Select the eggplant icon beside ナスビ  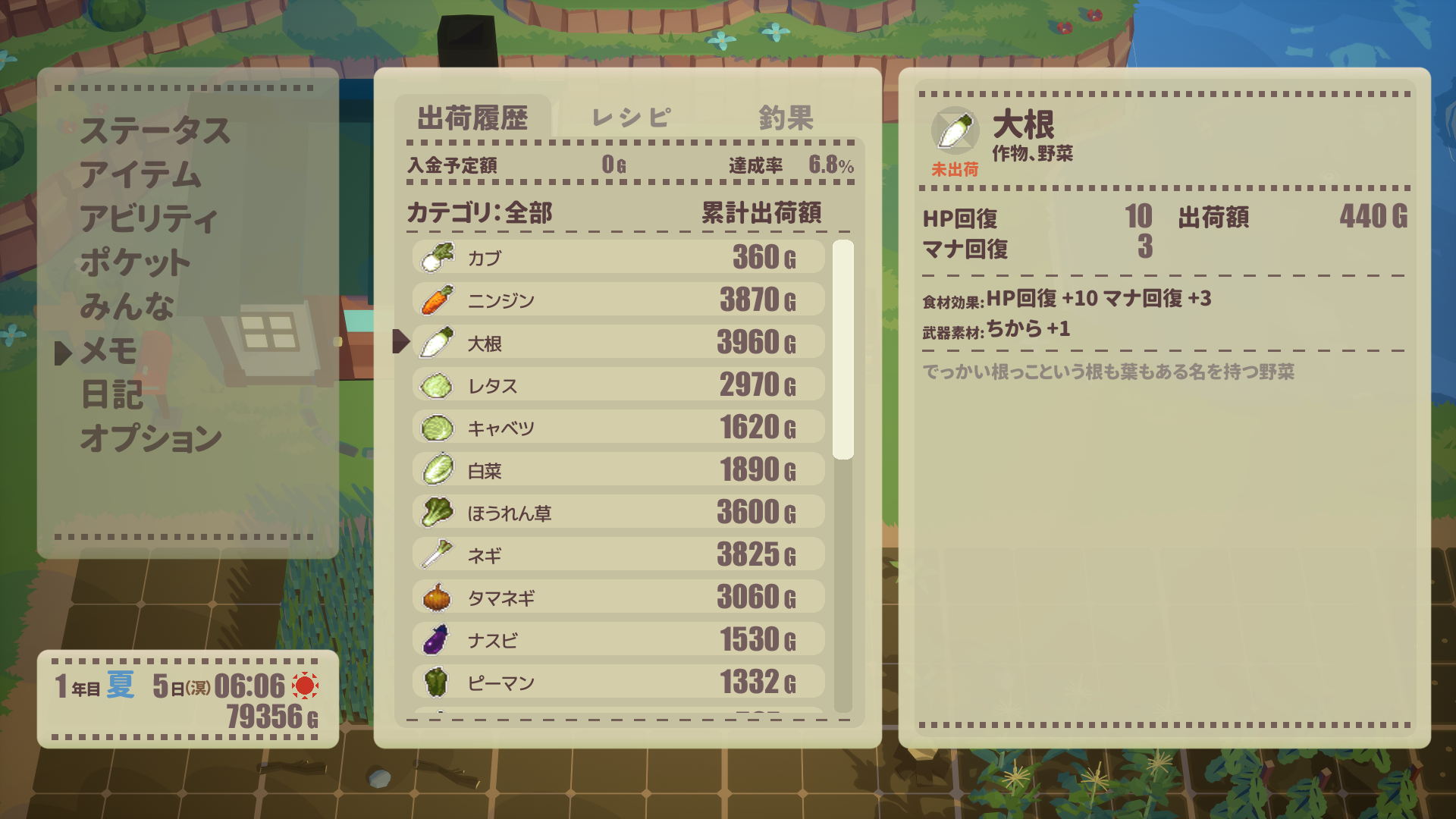pos(436,639)
